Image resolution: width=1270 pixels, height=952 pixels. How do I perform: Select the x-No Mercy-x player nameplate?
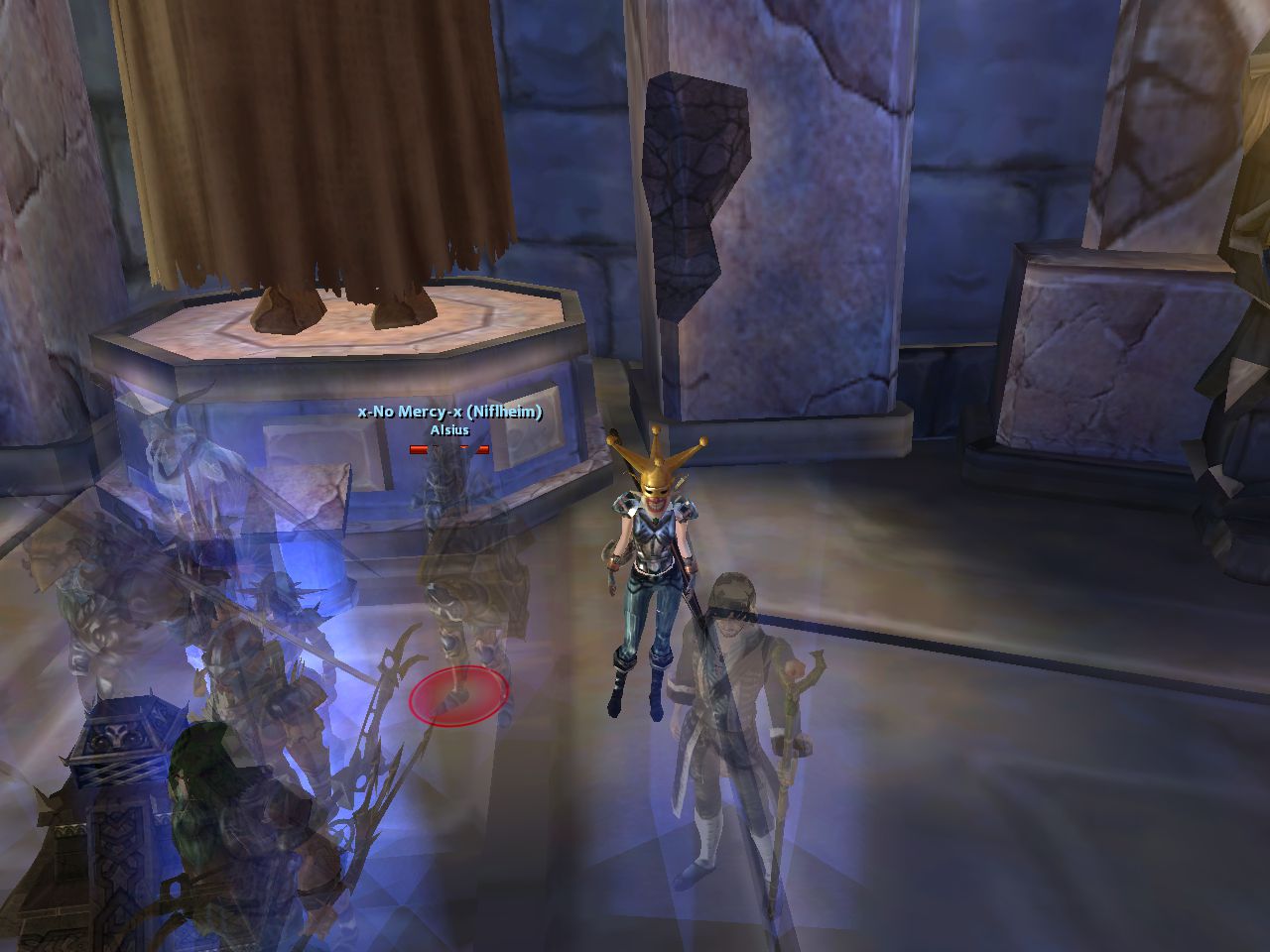(x=449, y=412)
